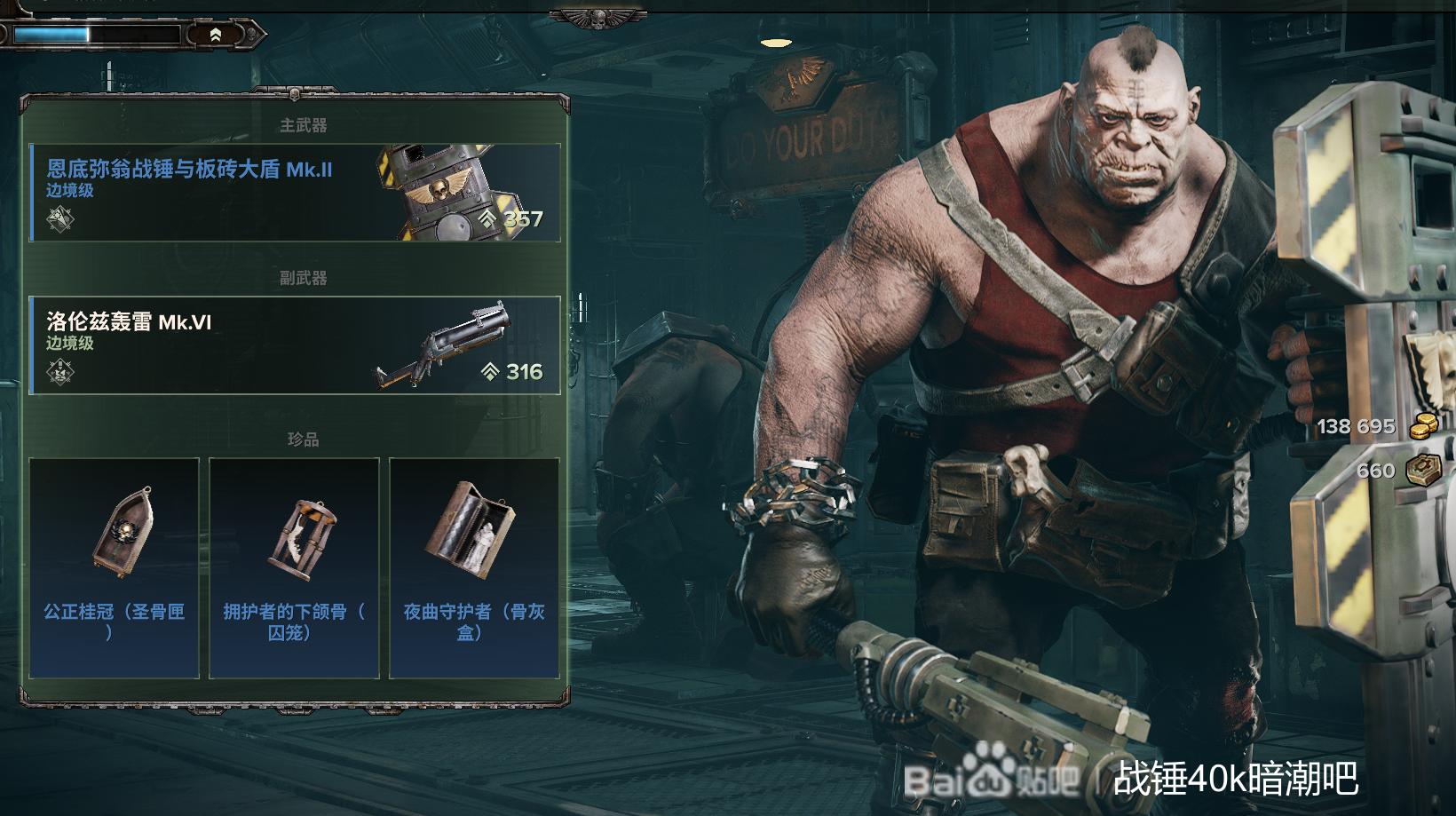Click the chevron rank emblem at top left
Viewport: 1456px width, 816px height.
[x=216, y=35]
